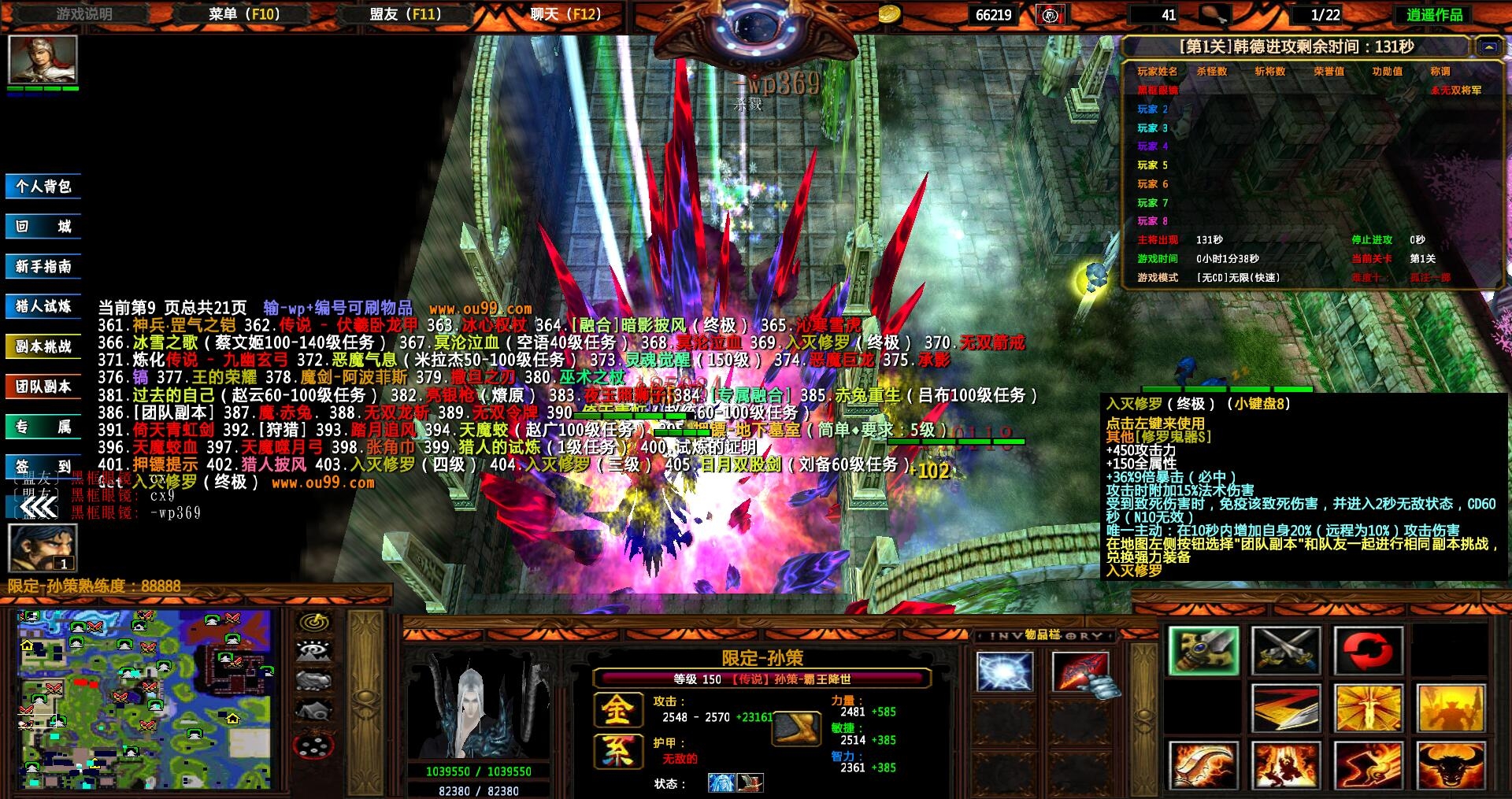Activate the crossed swords command
The image size is (1512, 799).
coord(1285,651)
